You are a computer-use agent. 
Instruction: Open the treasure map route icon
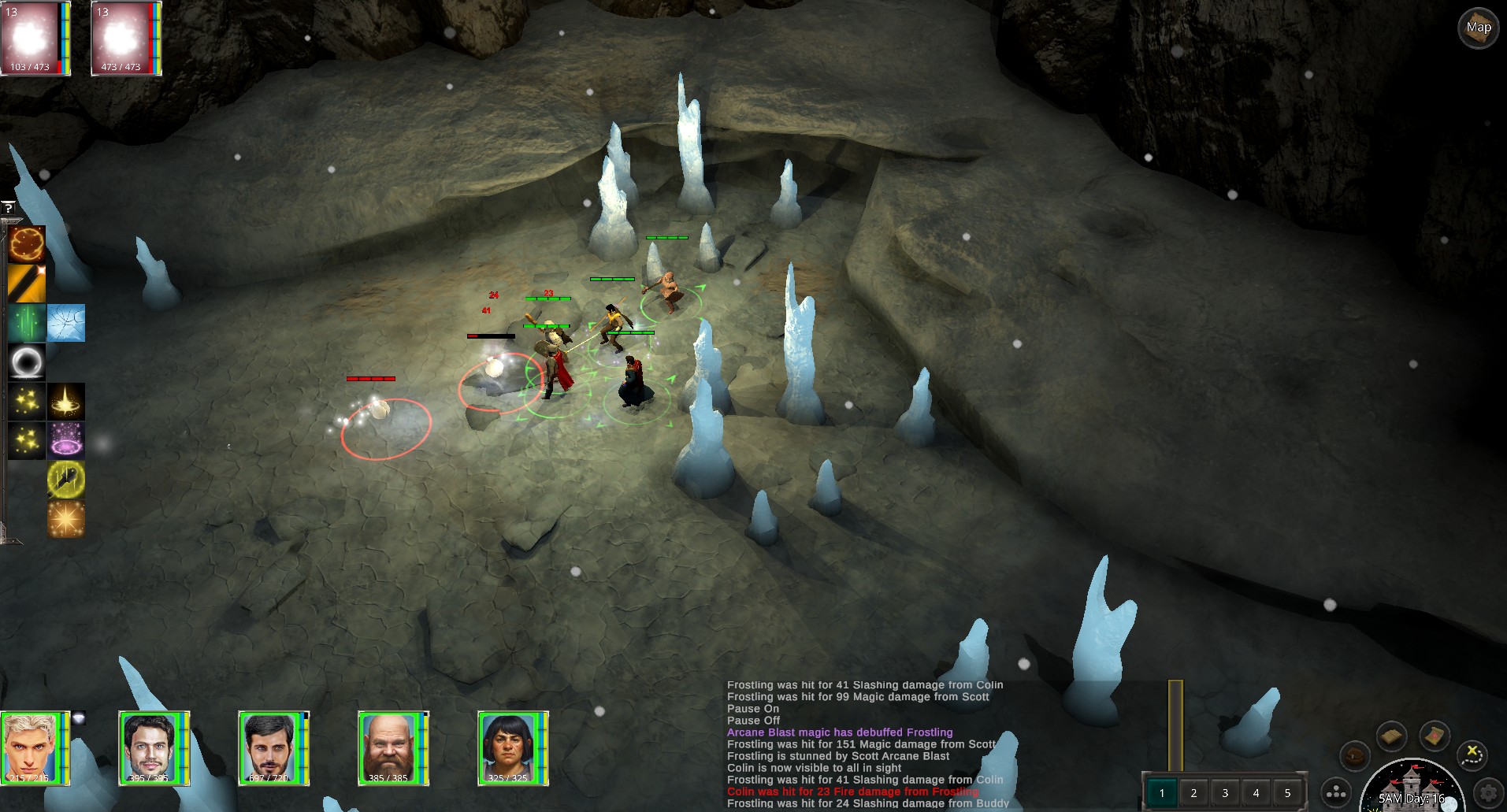point(1473,754)
